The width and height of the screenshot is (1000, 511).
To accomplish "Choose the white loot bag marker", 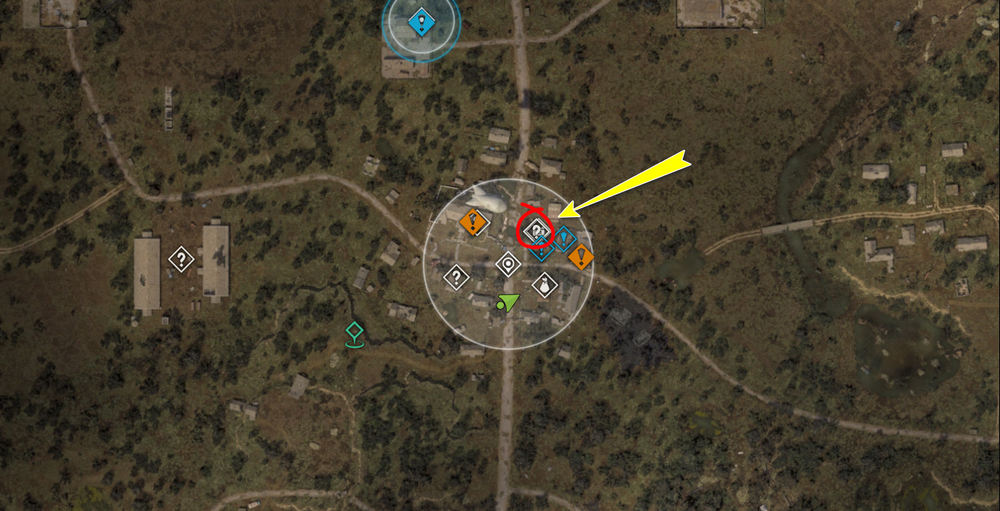I will click(543, 285).
